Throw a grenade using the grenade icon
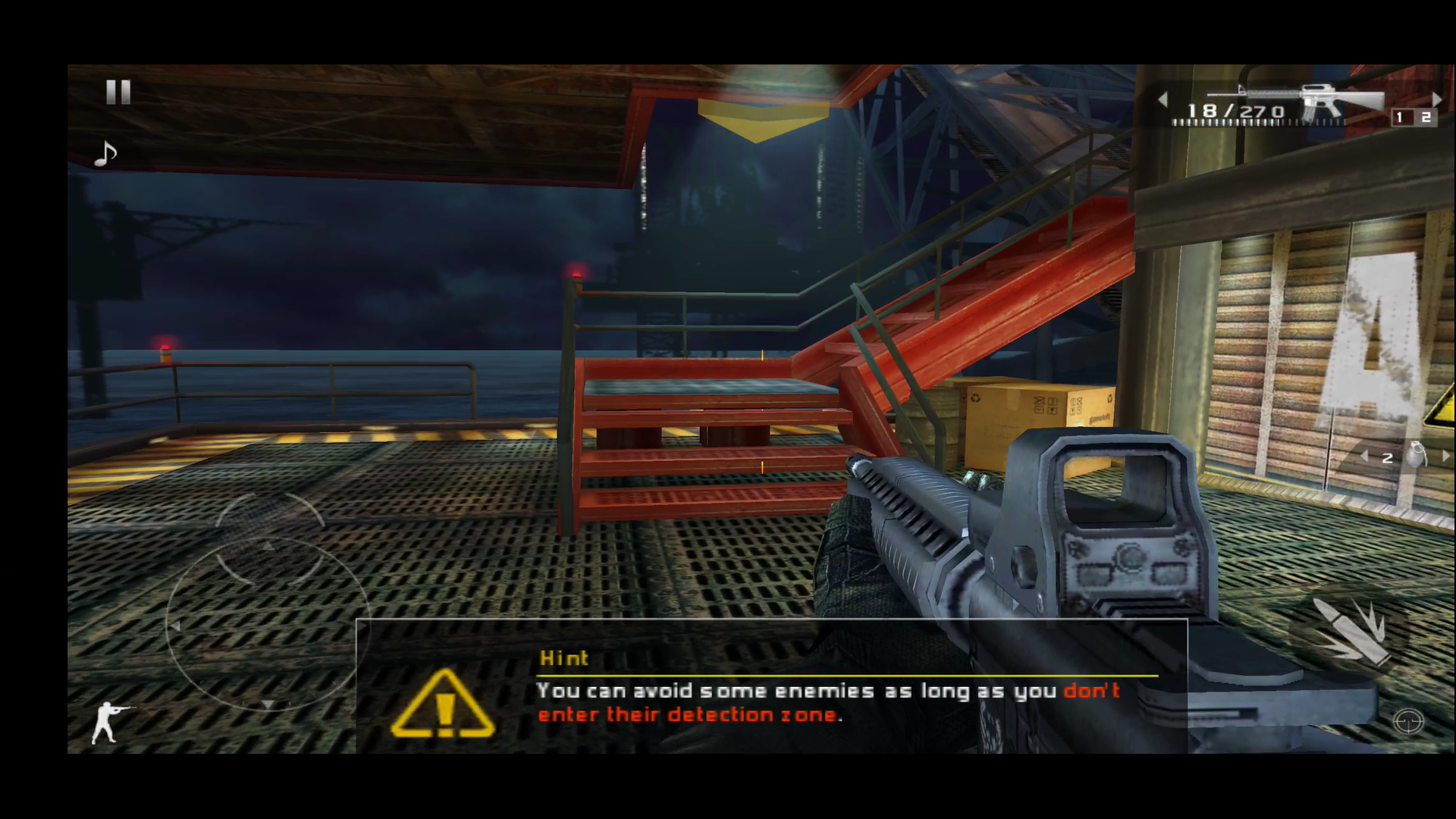This screenshot has height=819, width=1456. (1417, 455)
